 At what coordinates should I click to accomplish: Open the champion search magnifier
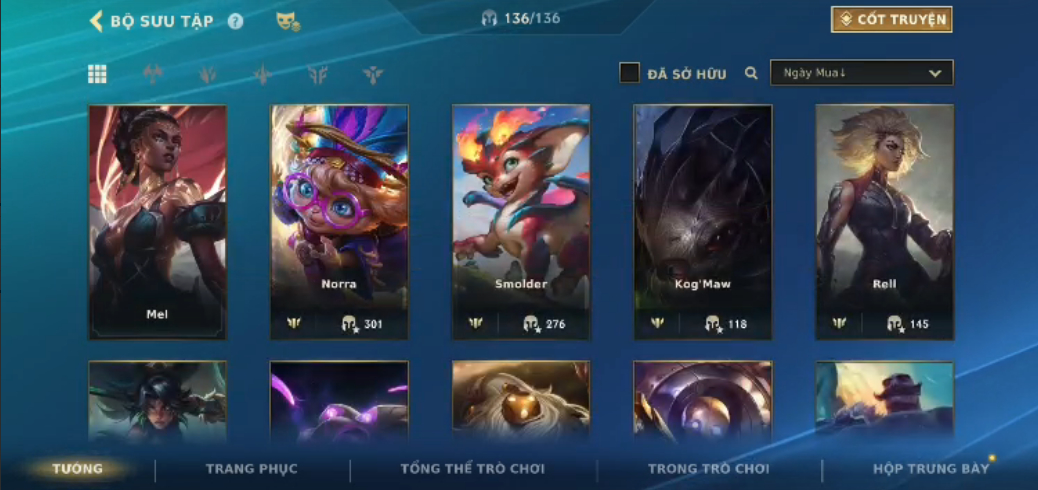point(751,73)
